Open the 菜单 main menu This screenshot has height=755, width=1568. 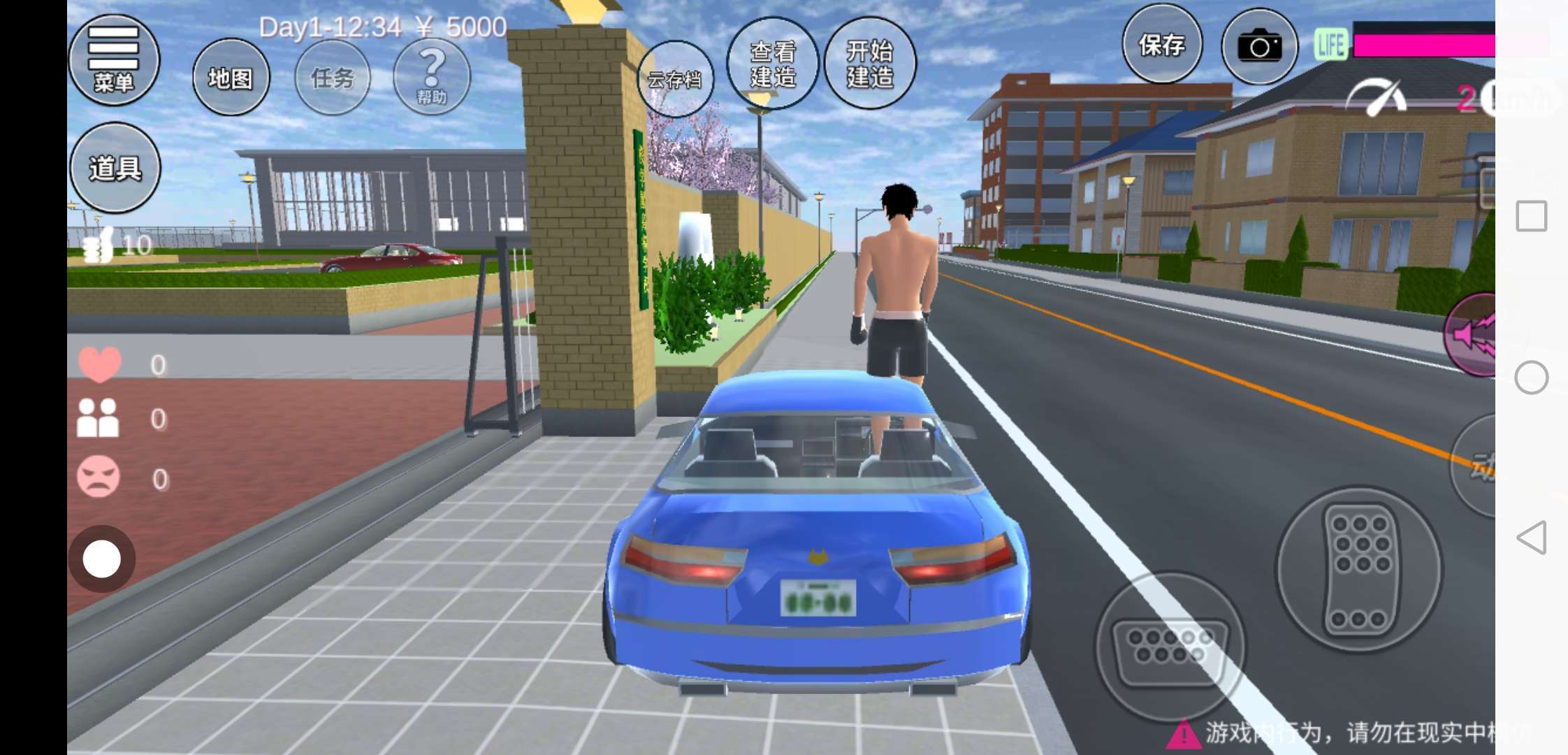click(x=114, y=60)
